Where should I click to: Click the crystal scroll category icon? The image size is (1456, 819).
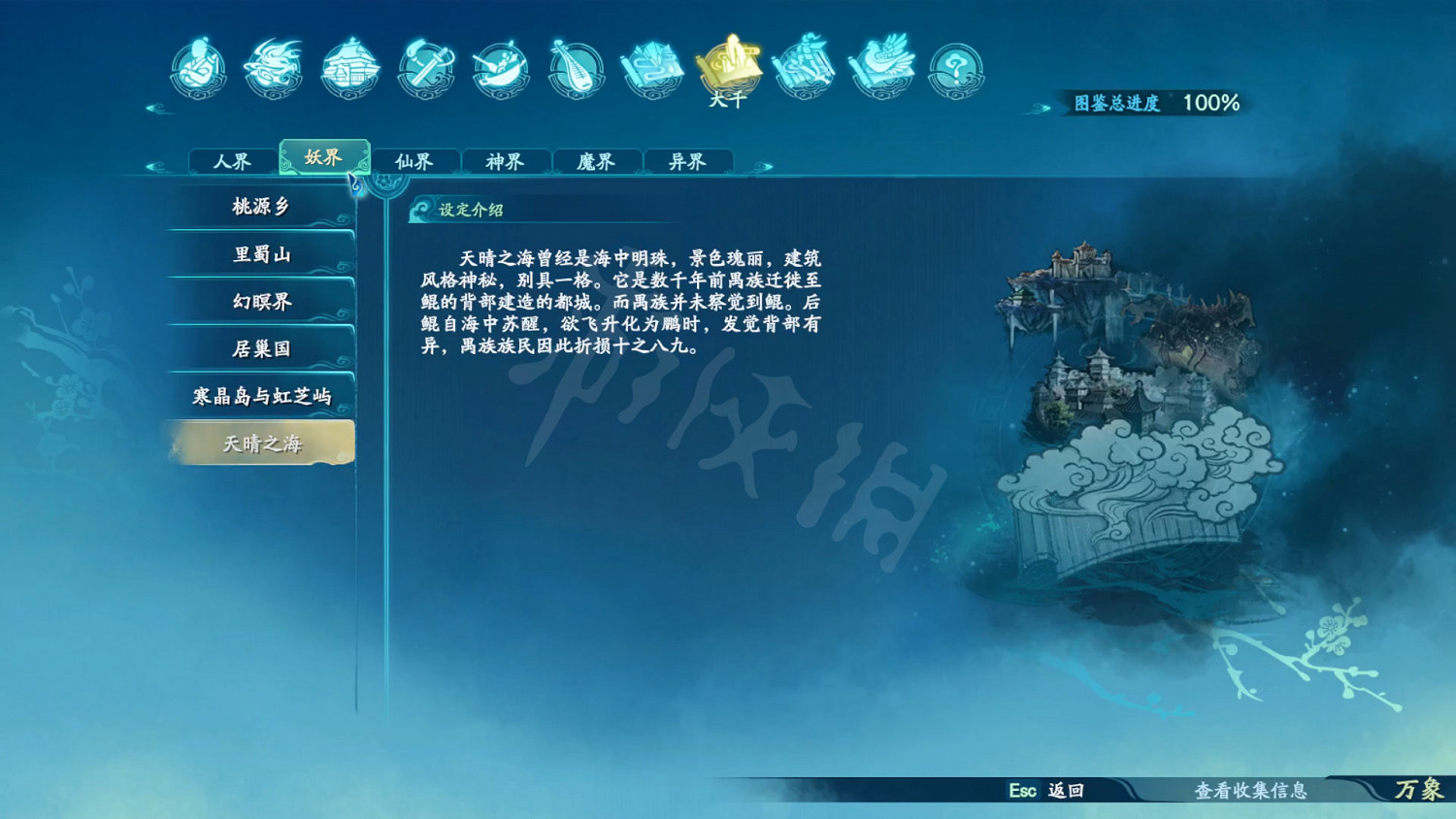[x=655, y=68]
